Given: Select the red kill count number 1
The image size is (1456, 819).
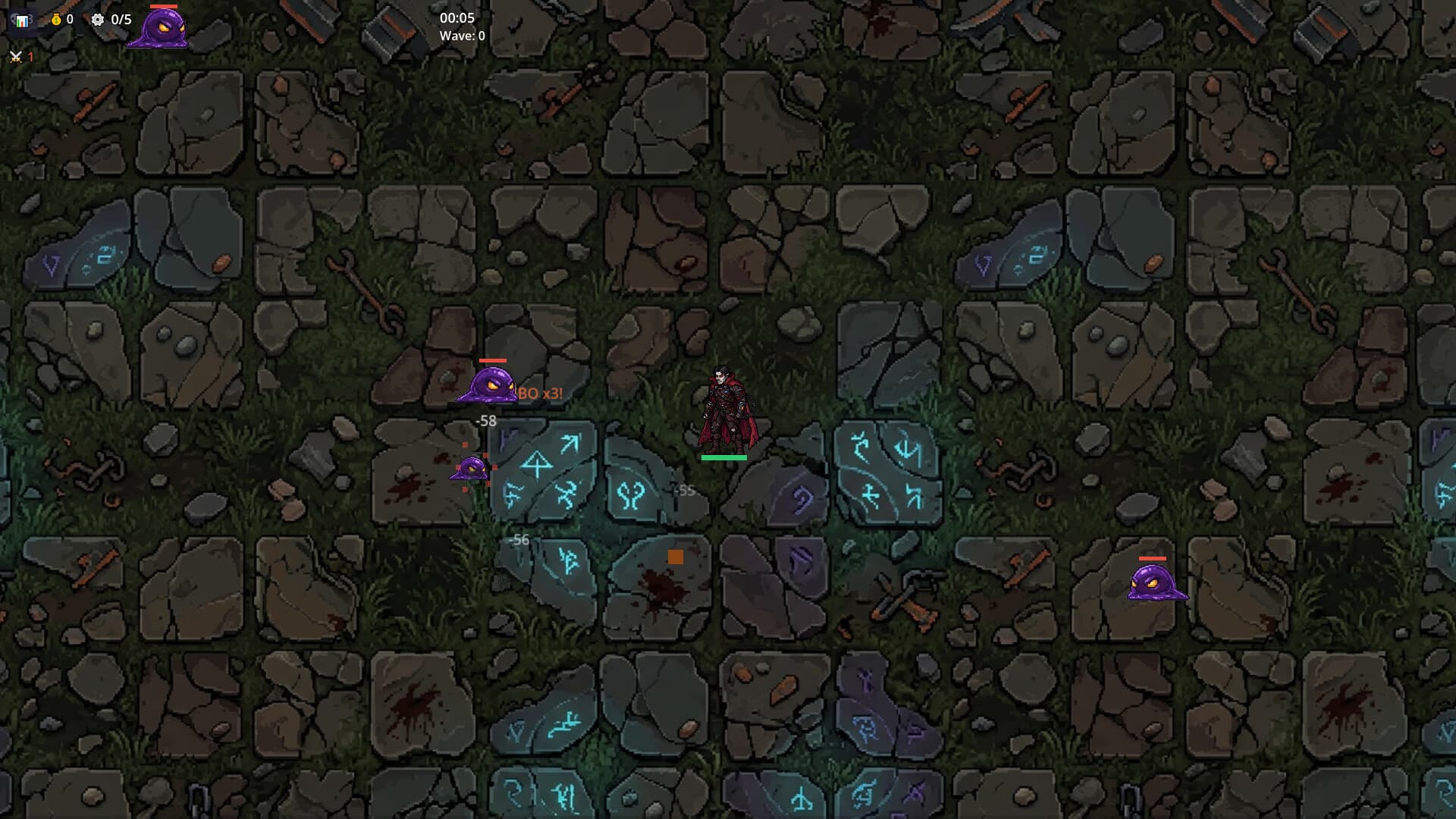Looking at the screenshot, I should [30, 58].
